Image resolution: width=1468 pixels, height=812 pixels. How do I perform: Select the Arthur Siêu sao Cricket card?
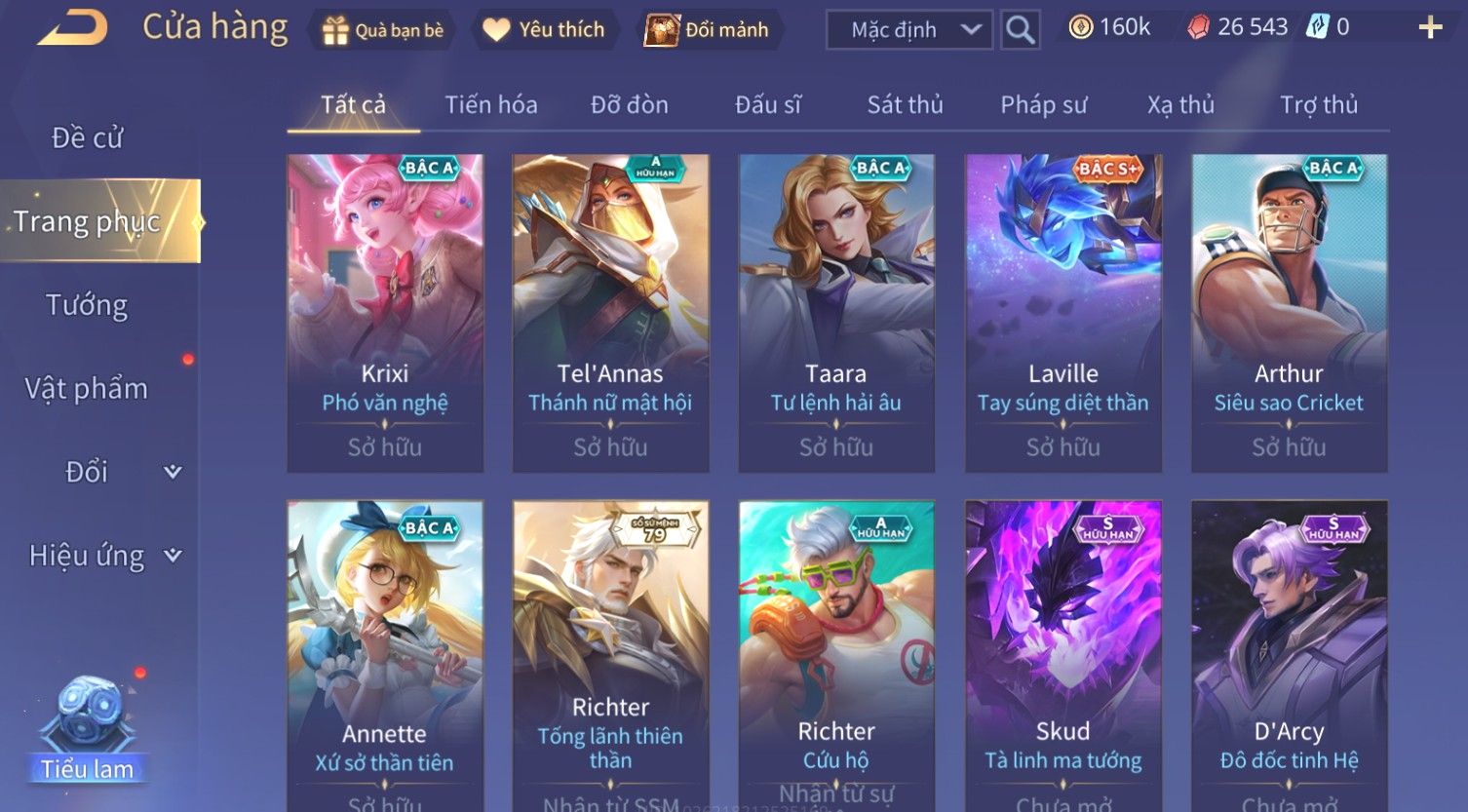click(1289, 313)
